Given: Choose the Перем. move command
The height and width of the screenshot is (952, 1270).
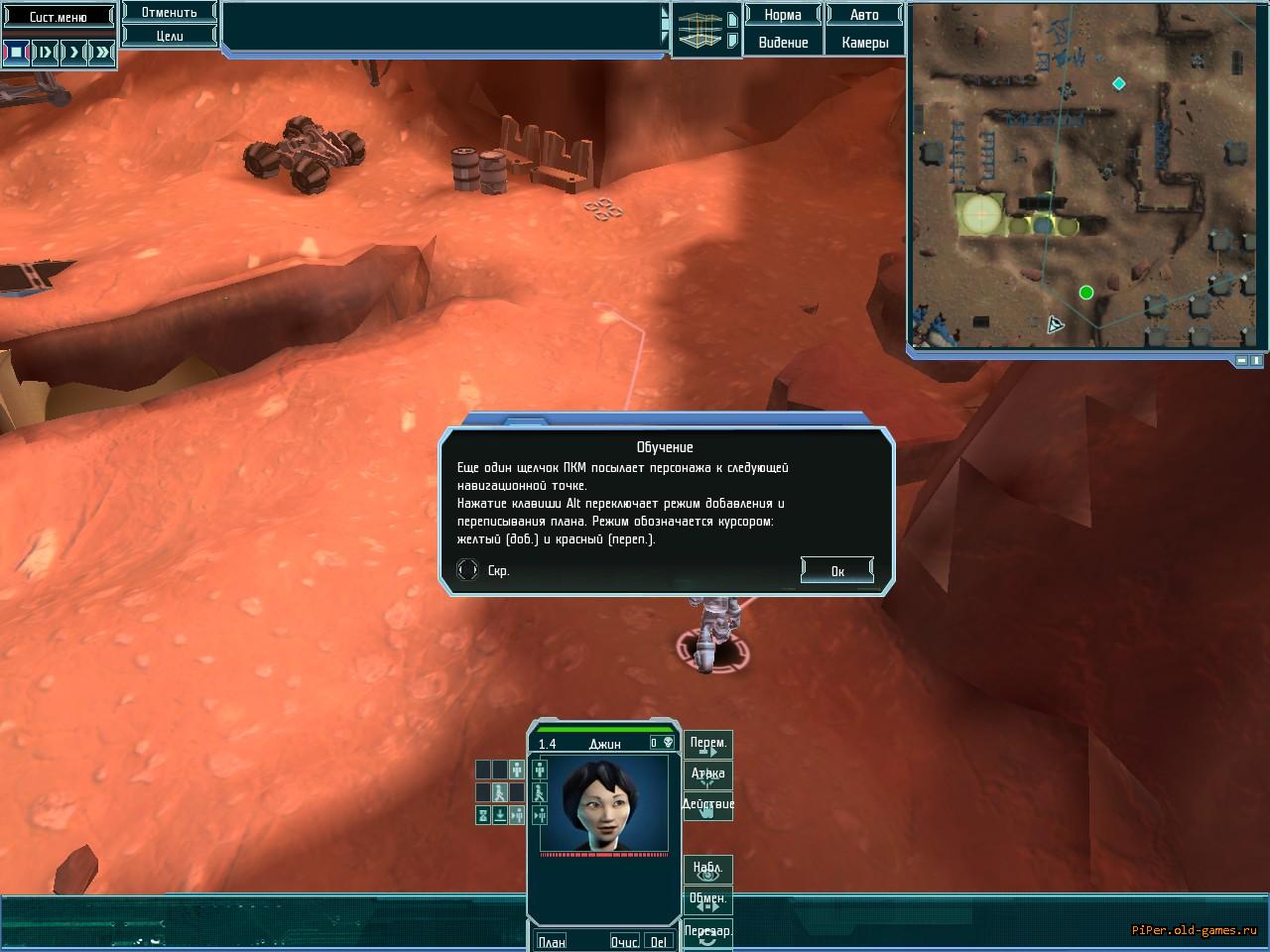Looking at the screenshot, I should [708, 745].
